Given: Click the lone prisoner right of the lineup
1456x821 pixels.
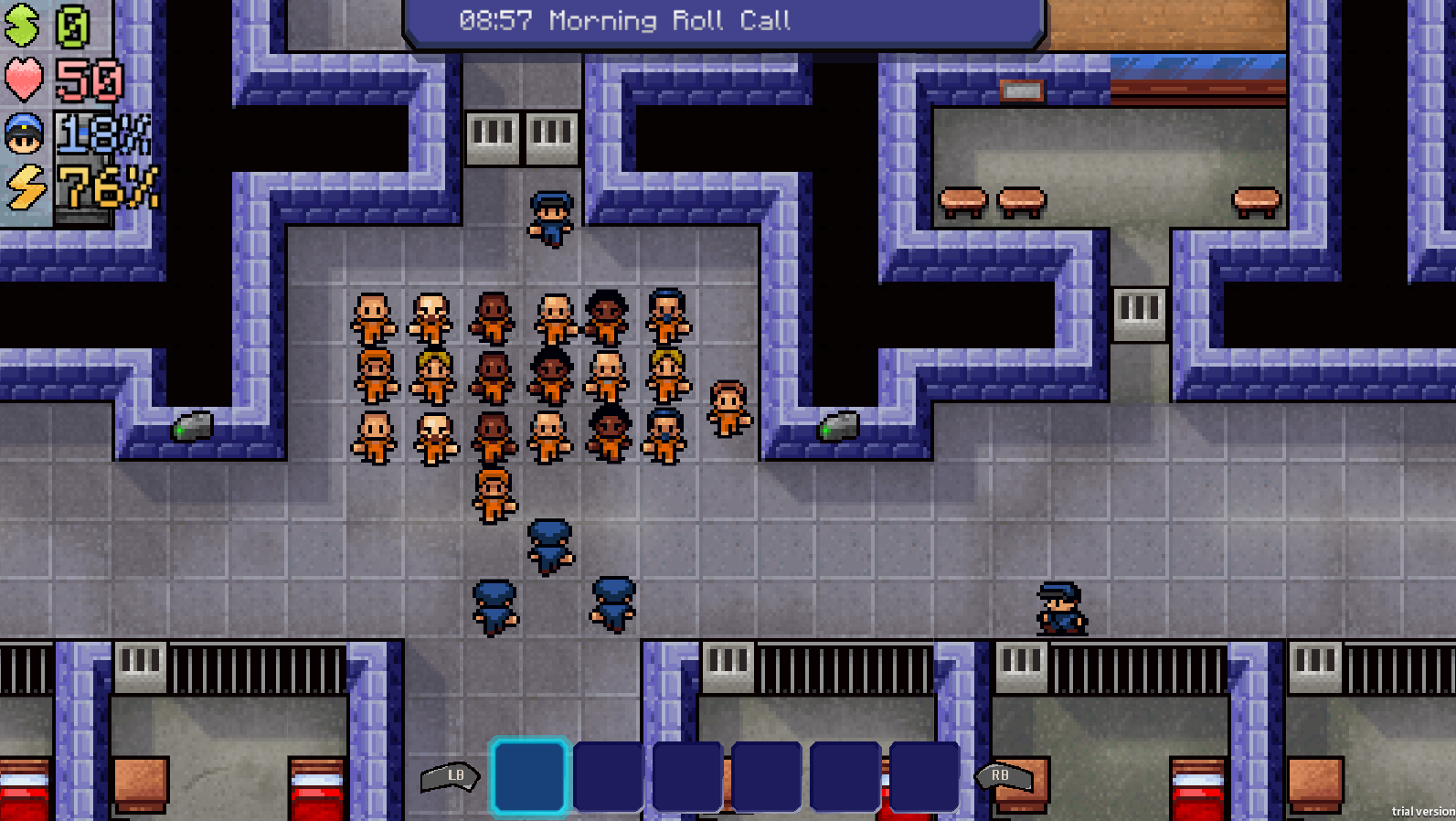Looking at the screenshot, I should [728, 409].
